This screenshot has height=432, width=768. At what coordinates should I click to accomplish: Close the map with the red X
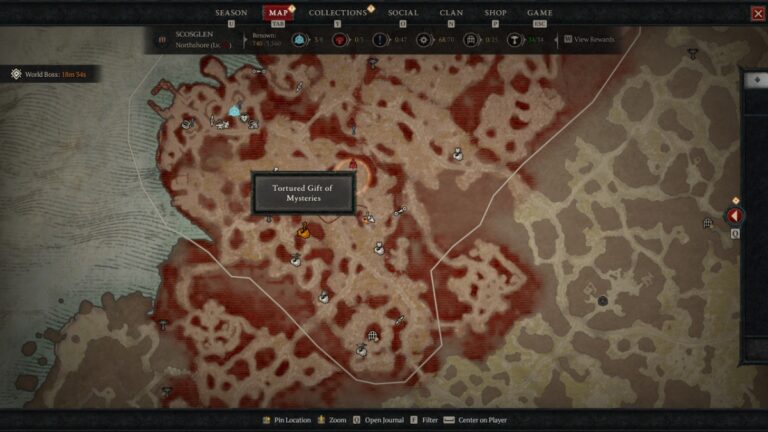(x=757, y=14)
